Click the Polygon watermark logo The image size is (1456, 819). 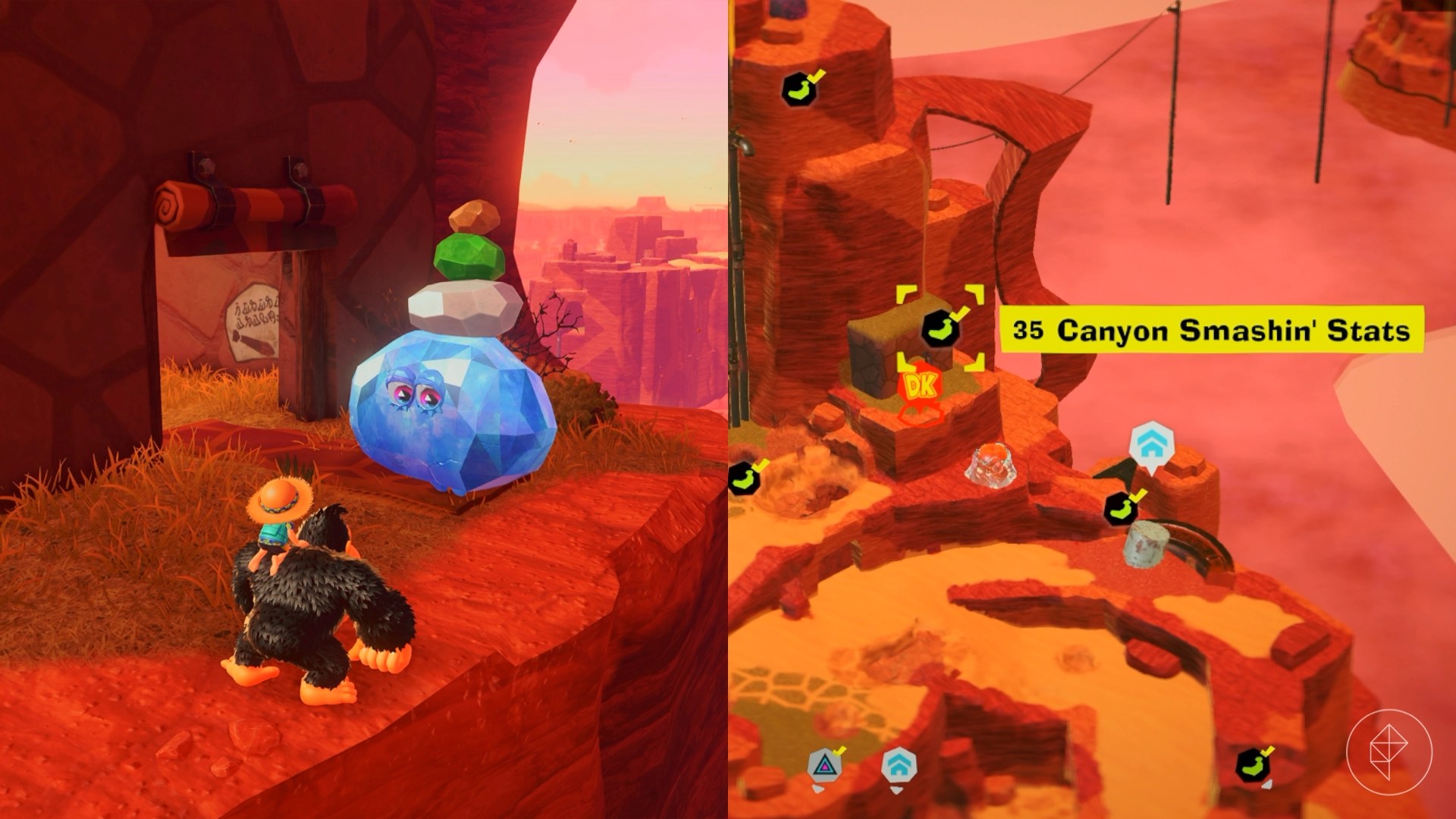[x=1389, y=752]
